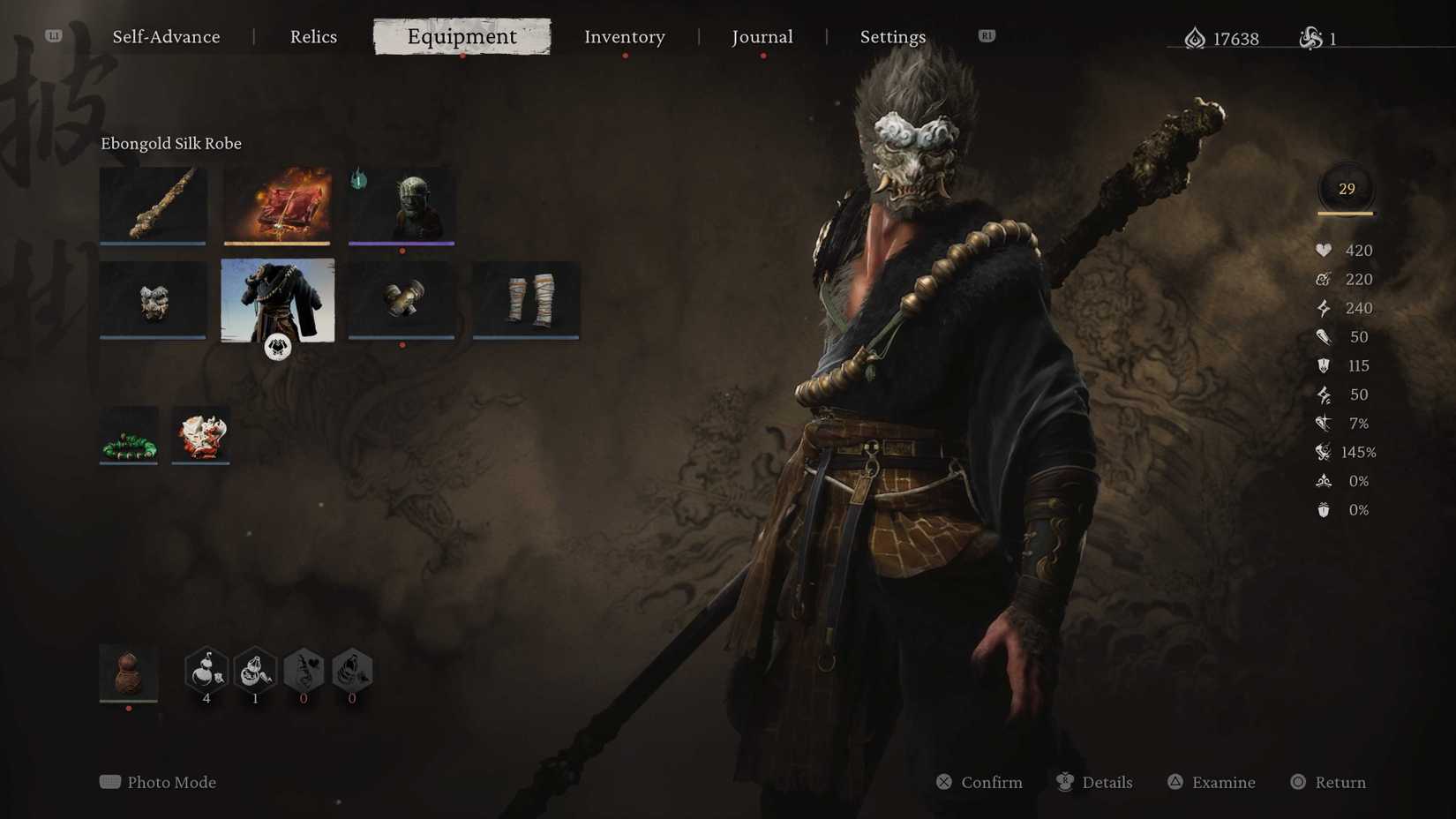Examine the selected equipment

click(1212, 782)
